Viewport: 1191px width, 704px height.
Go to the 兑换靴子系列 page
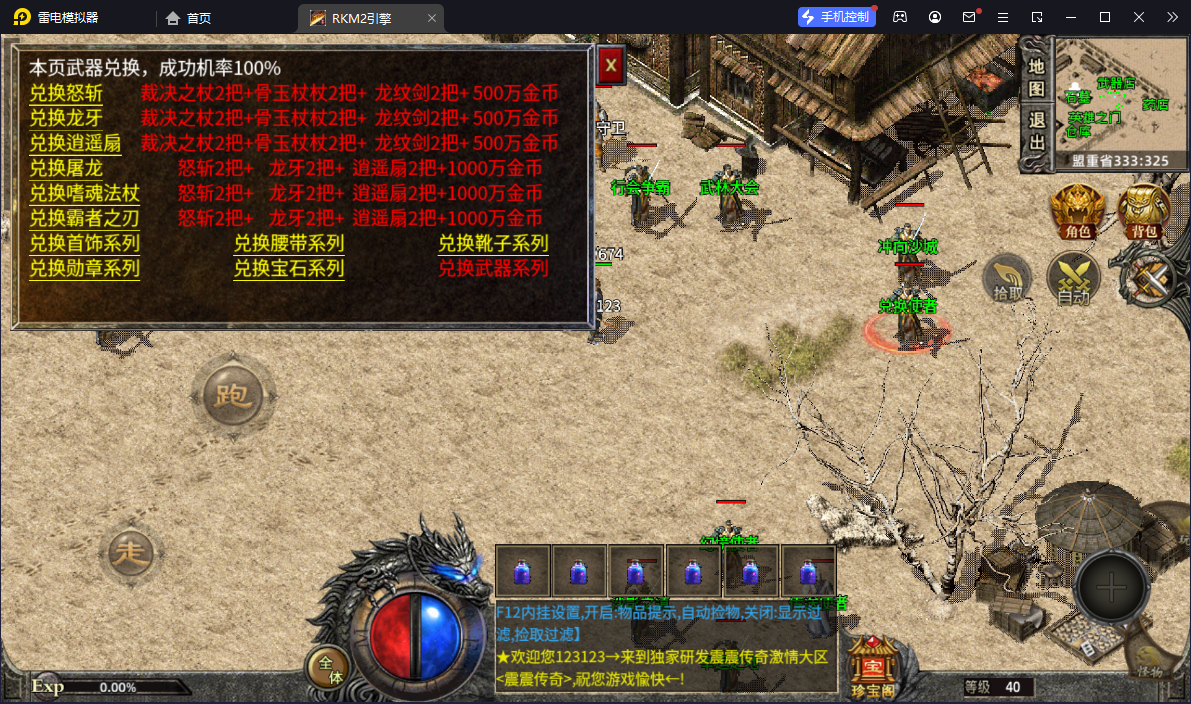pyautogui.click(x=493, y=243)
